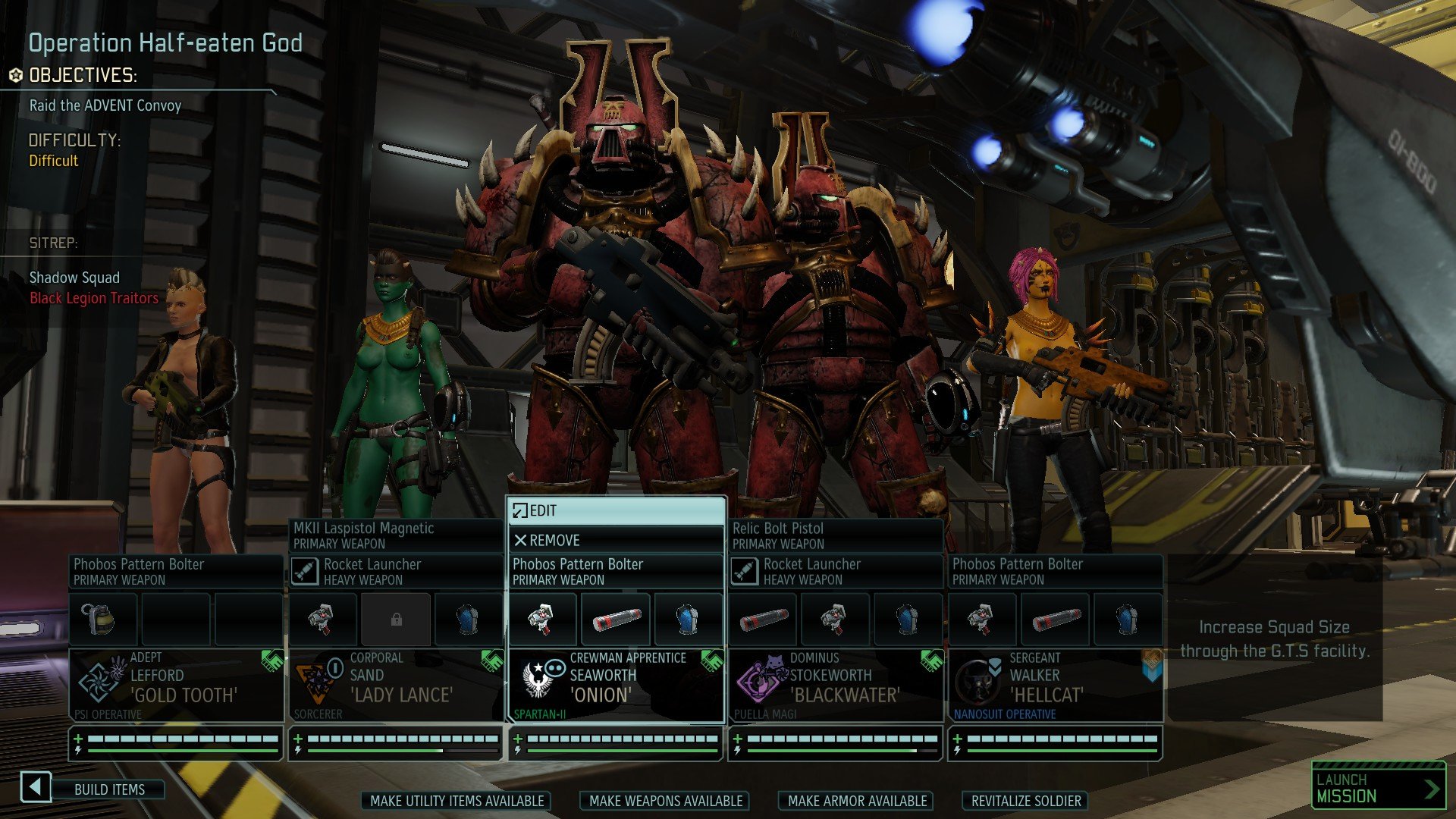Open the MKII Laspistol Magnetic slot for Sand
This screenshot has width=1456, height=819.
[396, 536]
